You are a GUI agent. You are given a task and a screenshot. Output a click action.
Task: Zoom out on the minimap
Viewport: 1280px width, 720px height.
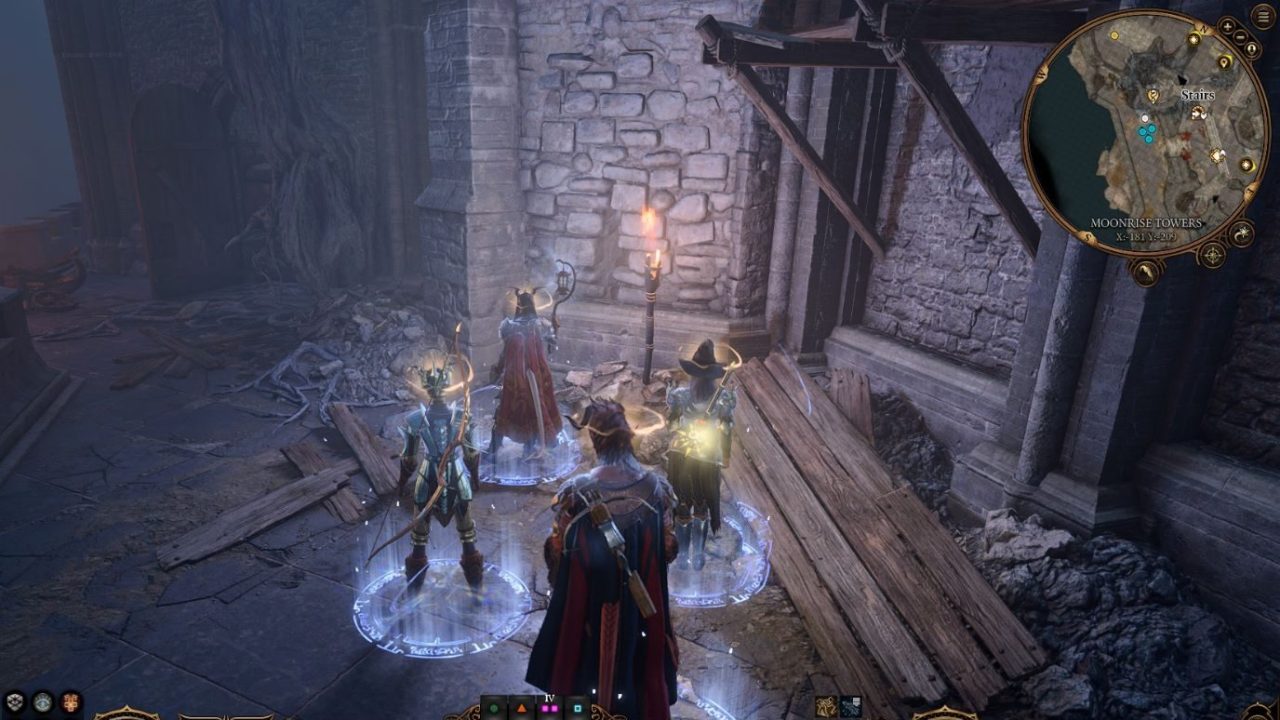(x=1240, y=36)
